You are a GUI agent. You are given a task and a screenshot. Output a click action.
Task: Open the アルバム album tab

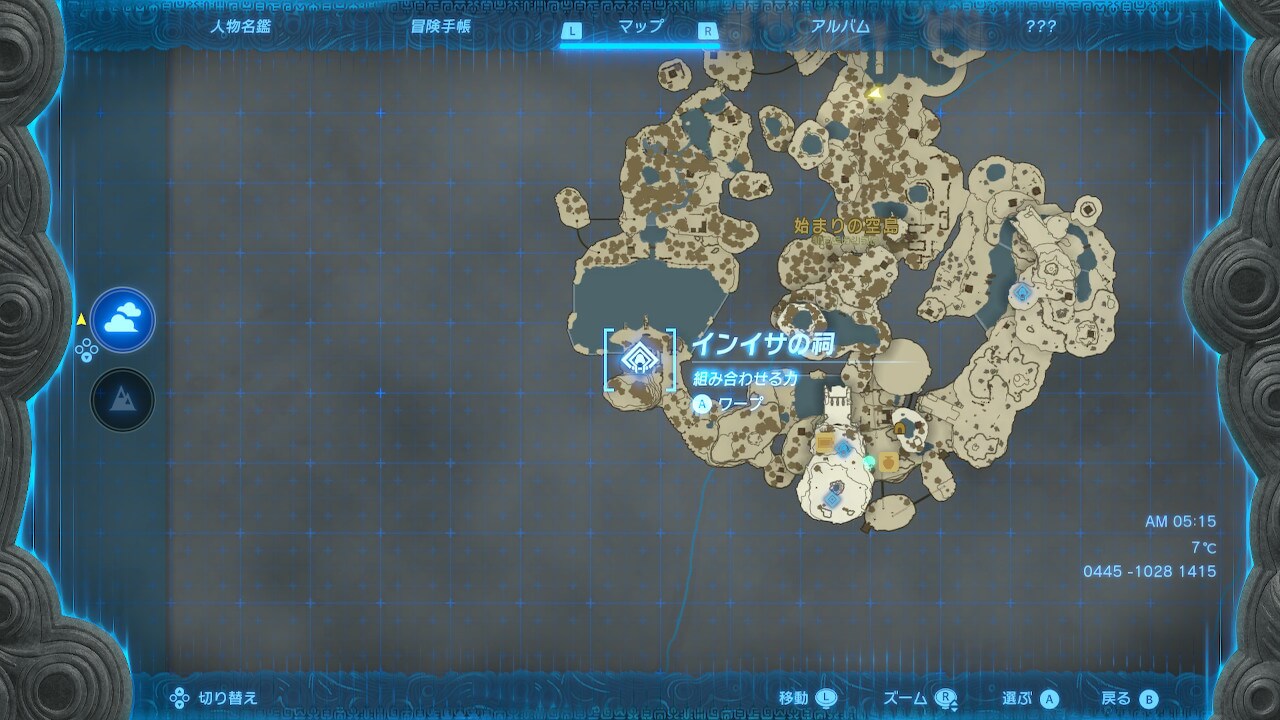840,27
